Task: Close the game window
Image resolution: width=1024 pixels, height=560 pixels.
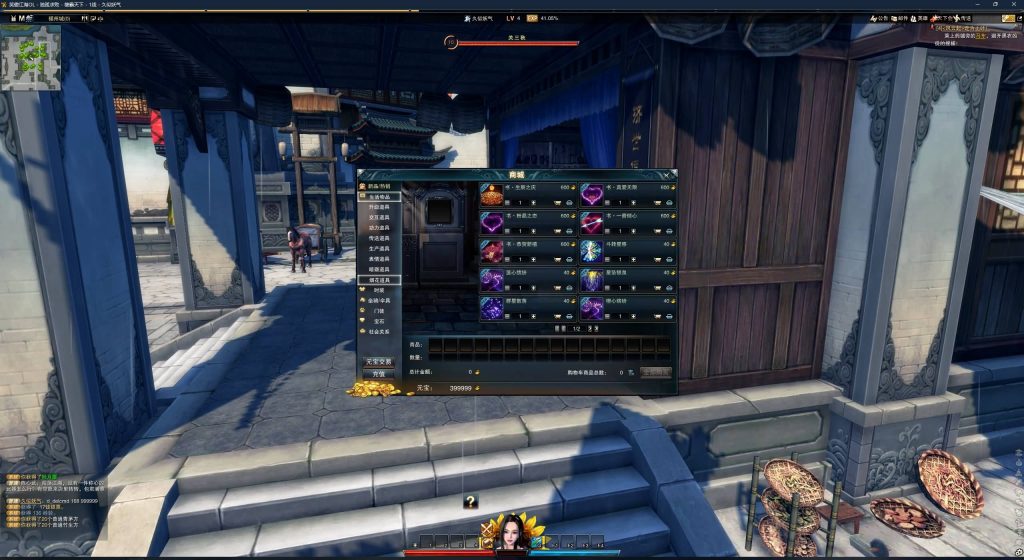Action: pyautogui.click(x=1014, y=5)
